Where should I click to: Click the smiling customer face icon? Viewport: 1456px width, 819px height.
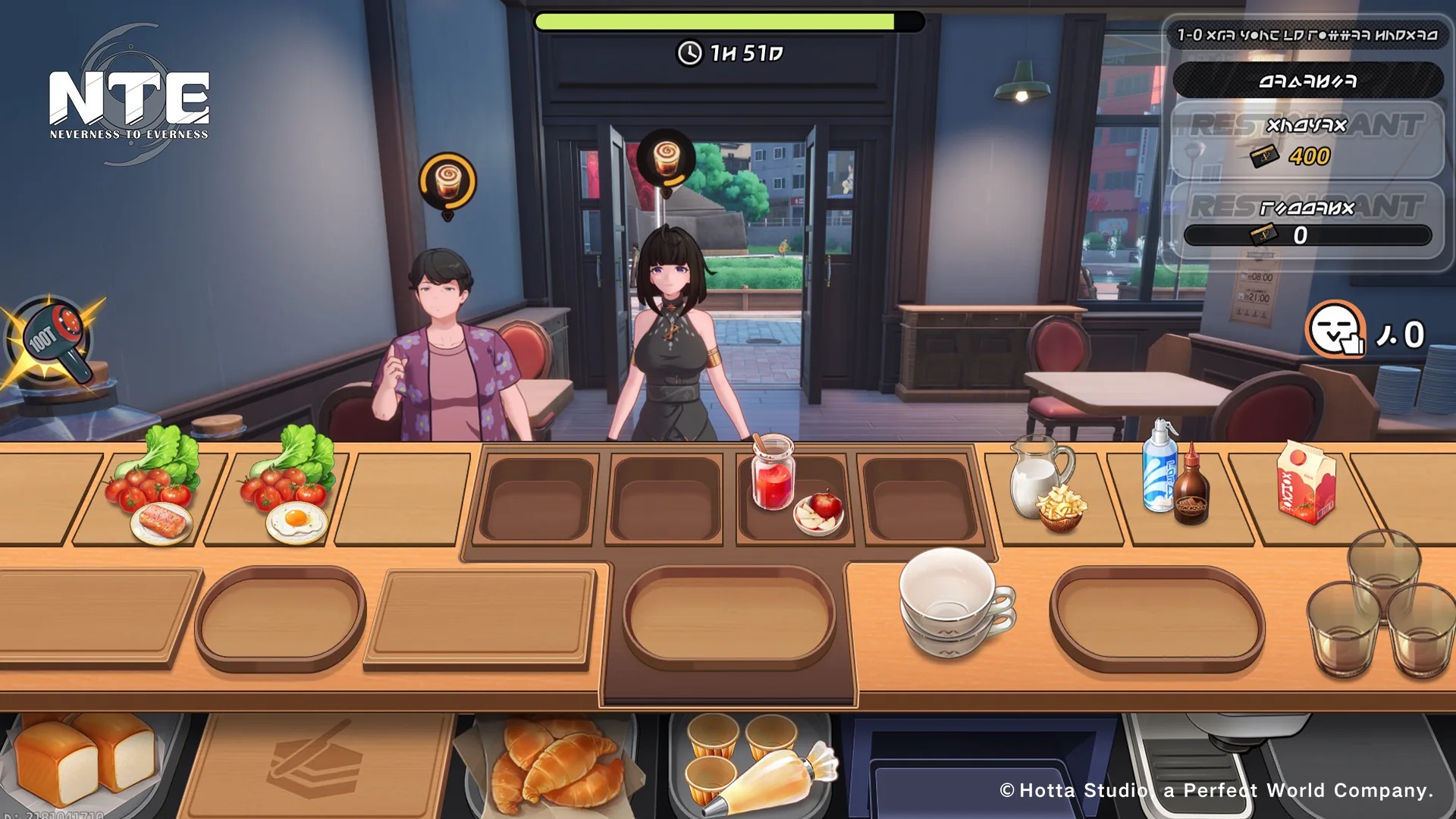pos(1336,330)
